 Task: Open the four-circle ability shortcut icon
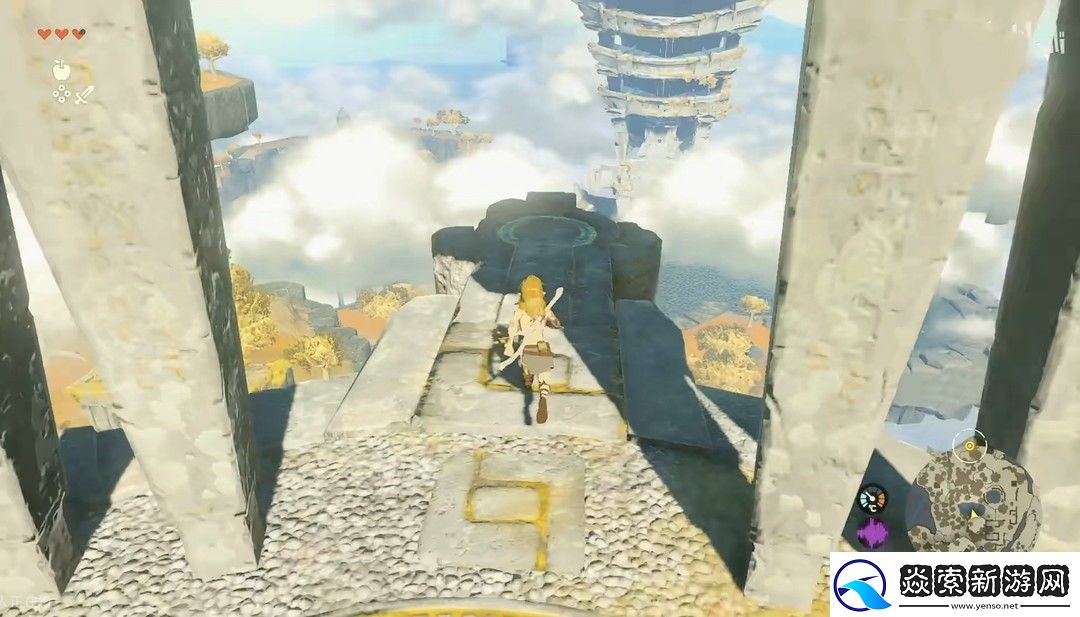coord(62,95)
